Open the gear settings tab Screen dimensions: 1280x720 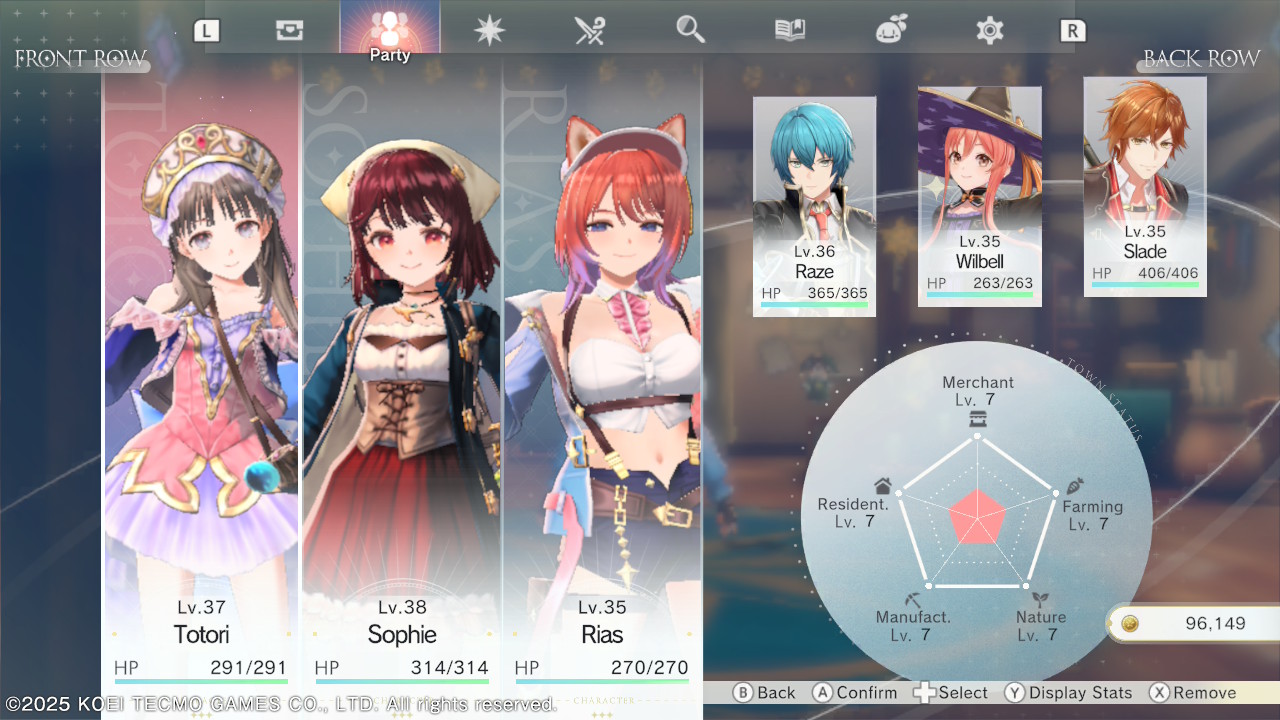pos(989,30)
